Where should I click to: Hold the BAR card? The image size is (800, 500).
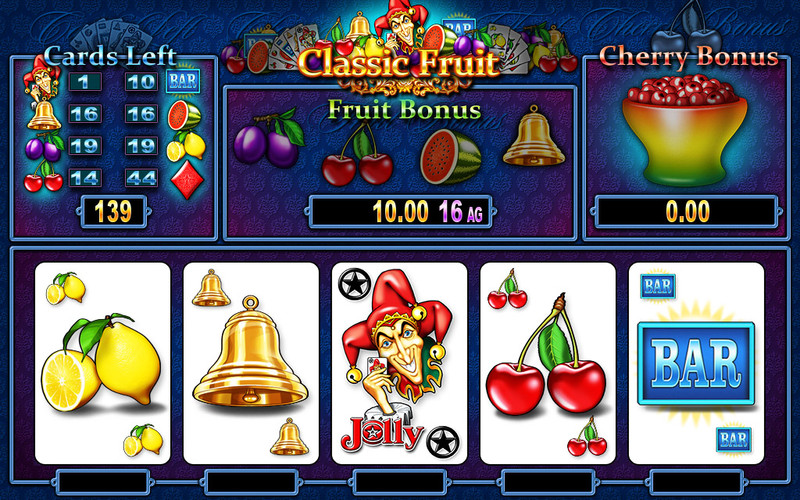coord(696,363)
